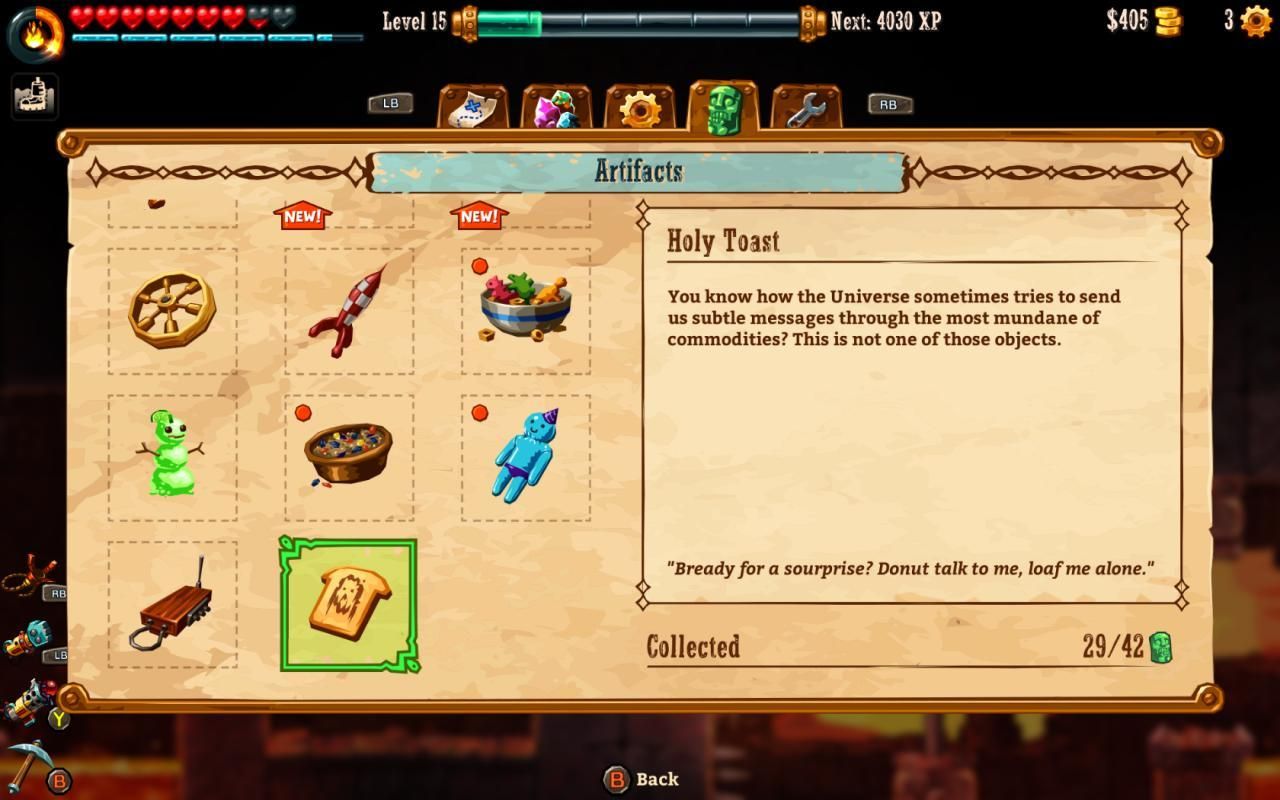Switch to the golden cog tab
Viewport: 1280px width, 800px height.
[x=640, y=108]
